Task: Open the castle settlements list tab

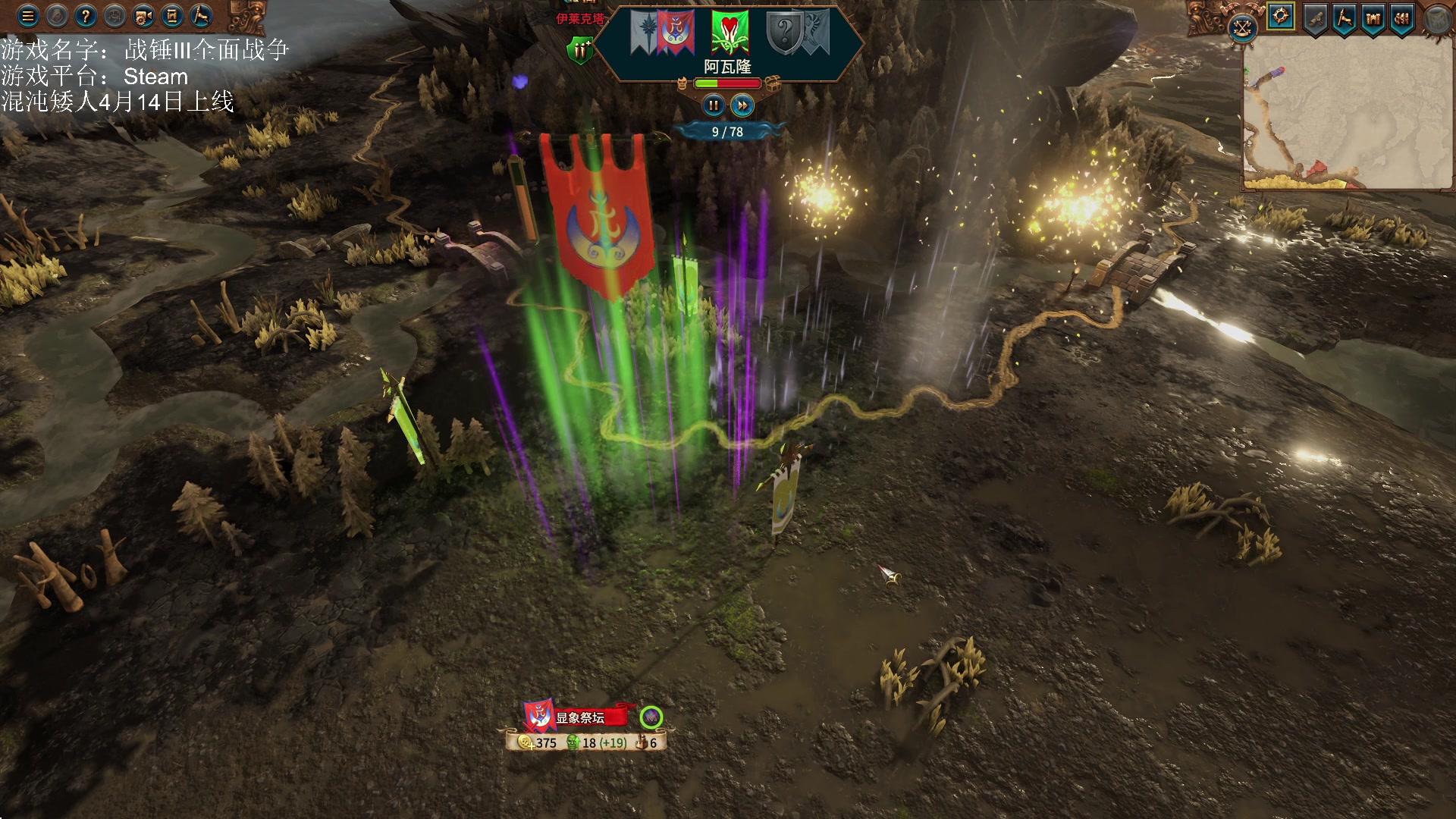Action: (x=1373, y=18)
